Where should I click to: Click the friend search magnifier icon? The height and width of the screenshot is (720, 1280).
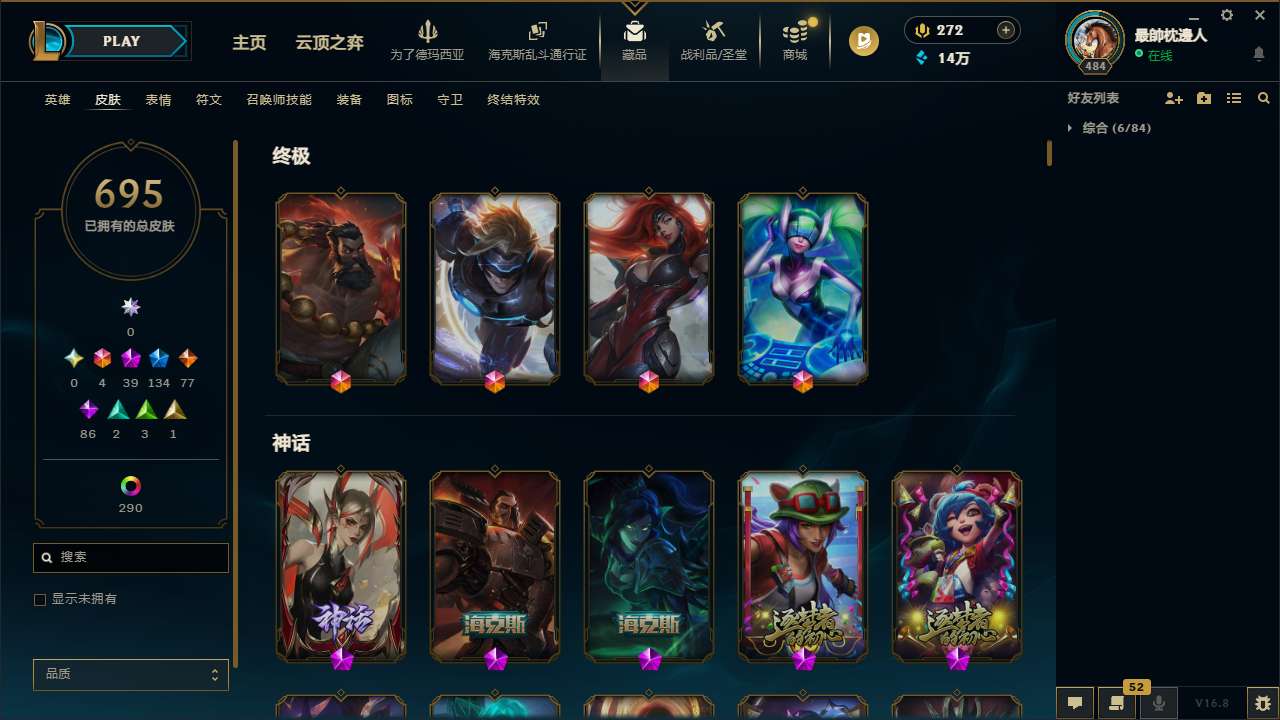pyautogui.click(x=1263, y=98)
